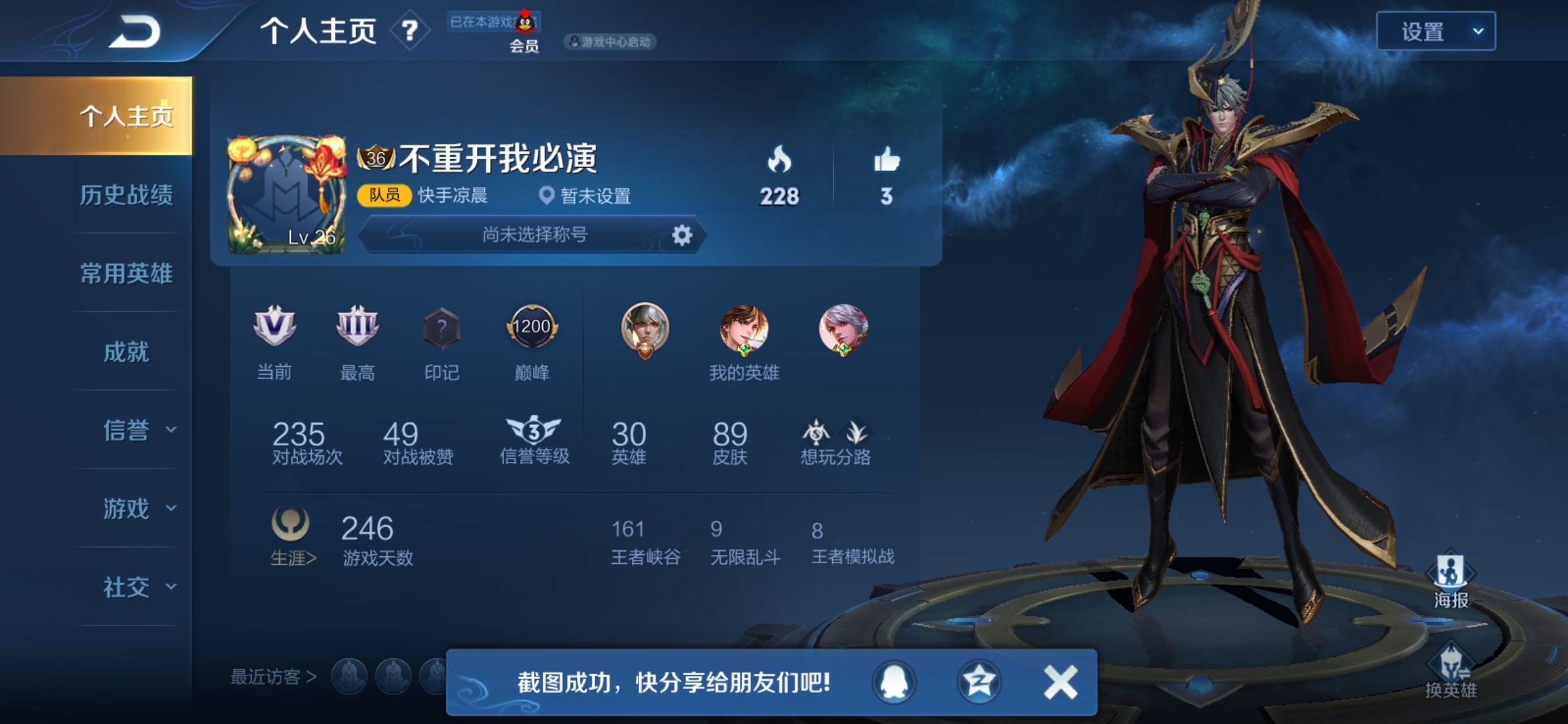The height and width of the screenshot is (724, 1568).
Task: Click the first hero portrait under 我的英雄
Action: click(x=645, y=328)
